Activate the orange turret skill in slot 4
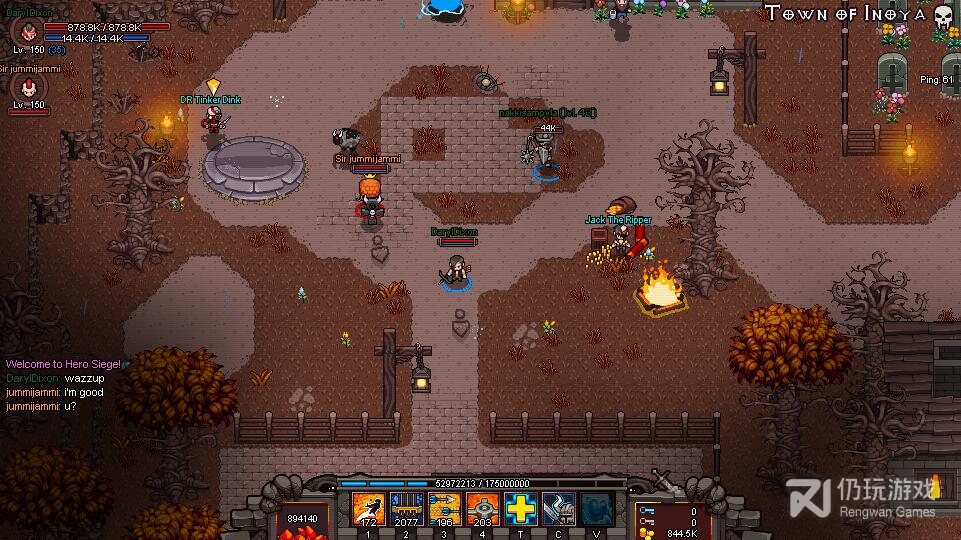 [482, 509]
